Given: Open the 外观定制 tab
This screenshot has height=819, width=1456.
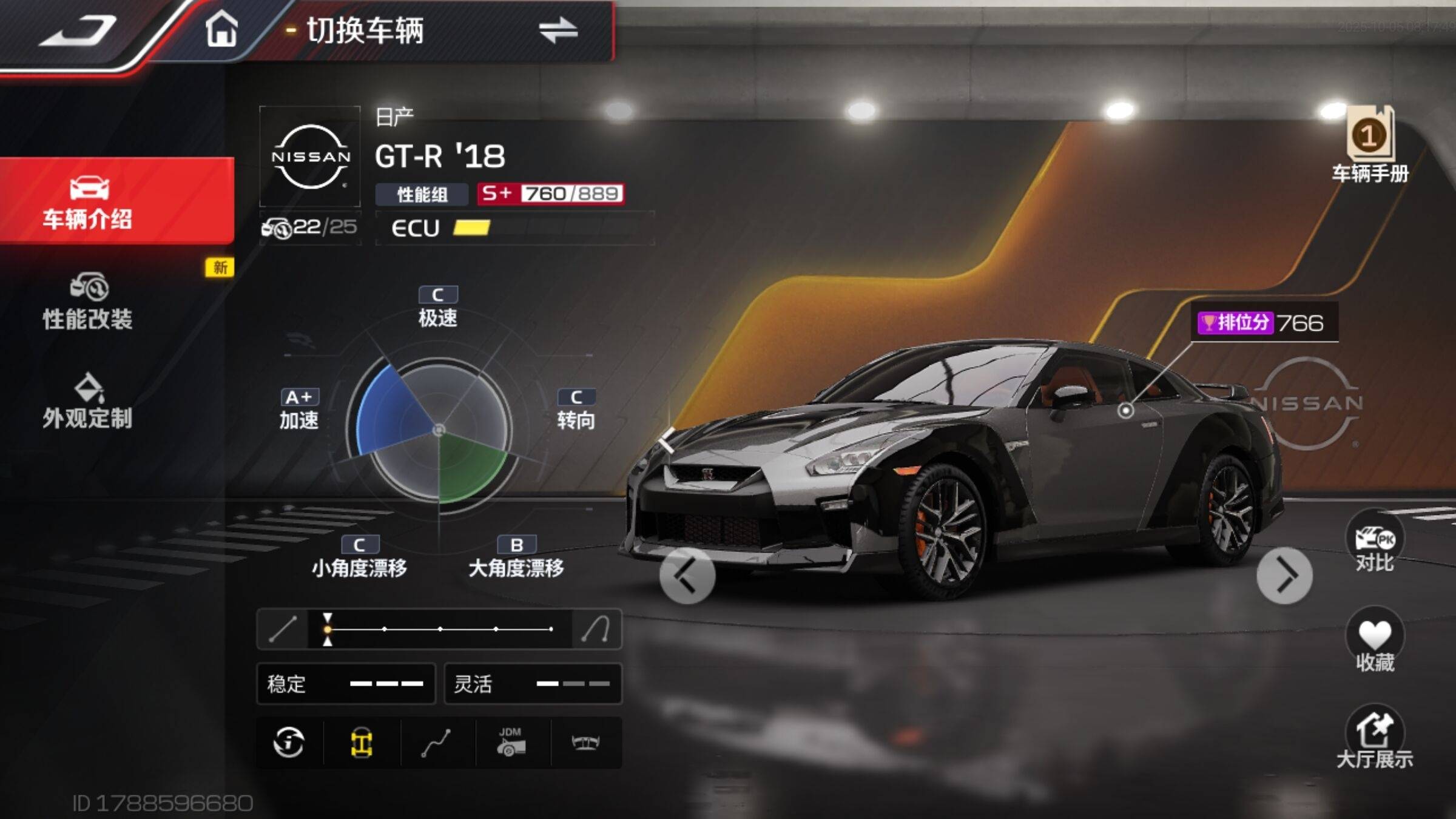Looking at the screenshot, I should point(88,401).
